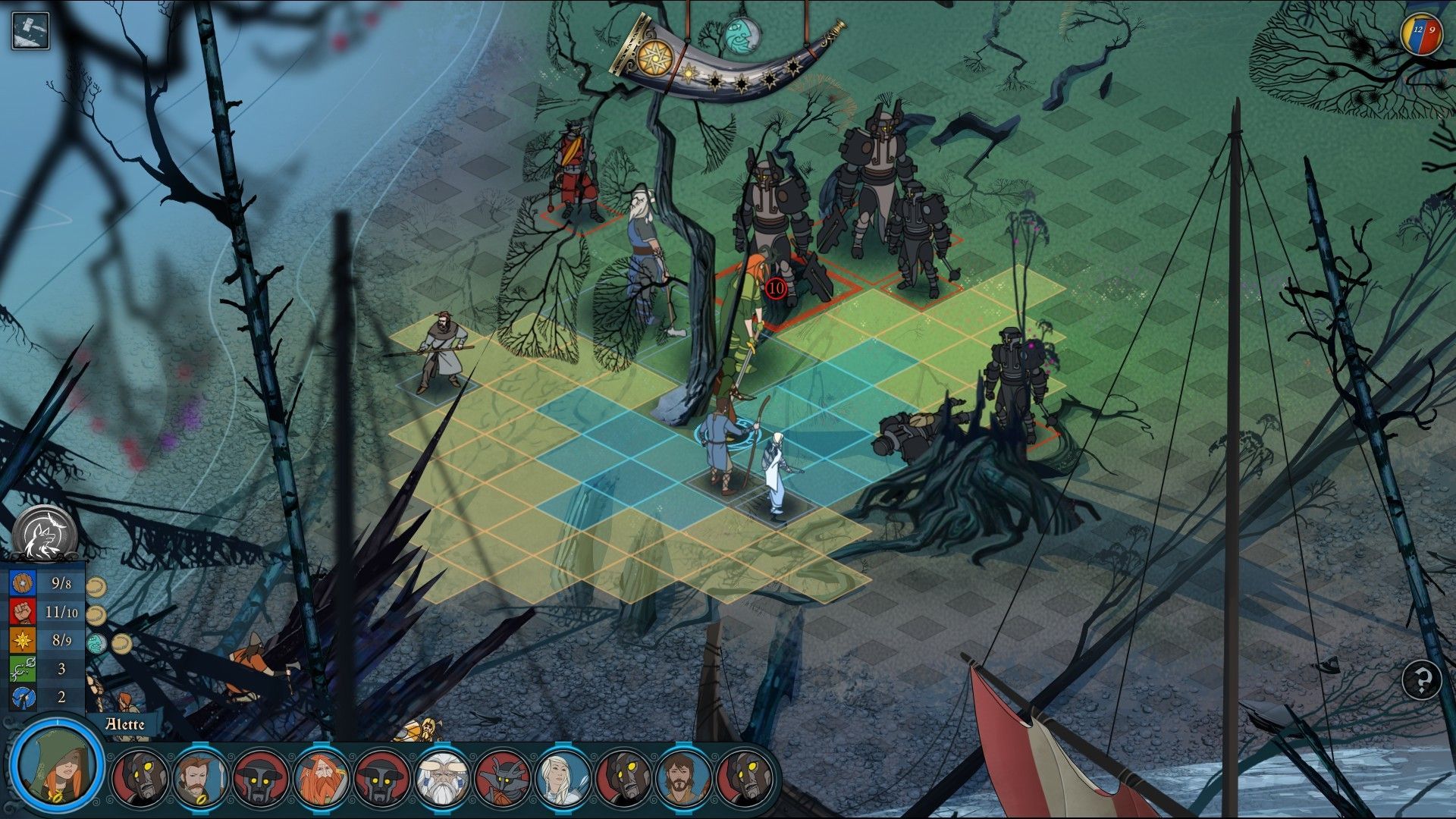Viewport: 1456px width, 819px height.
Task: Select Alette's active portrait
Action: [x=57, y=766]
